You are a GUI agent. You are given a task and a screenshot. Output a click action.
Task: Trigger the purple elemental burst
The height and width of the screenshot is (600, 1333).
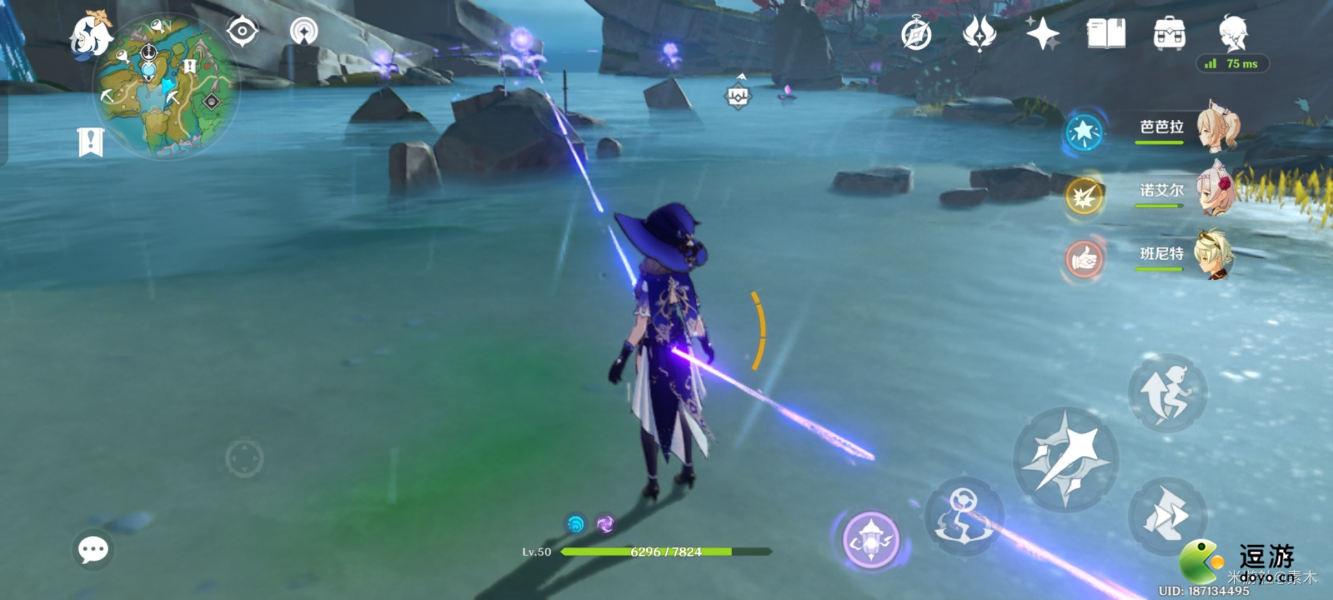point(870,540)
